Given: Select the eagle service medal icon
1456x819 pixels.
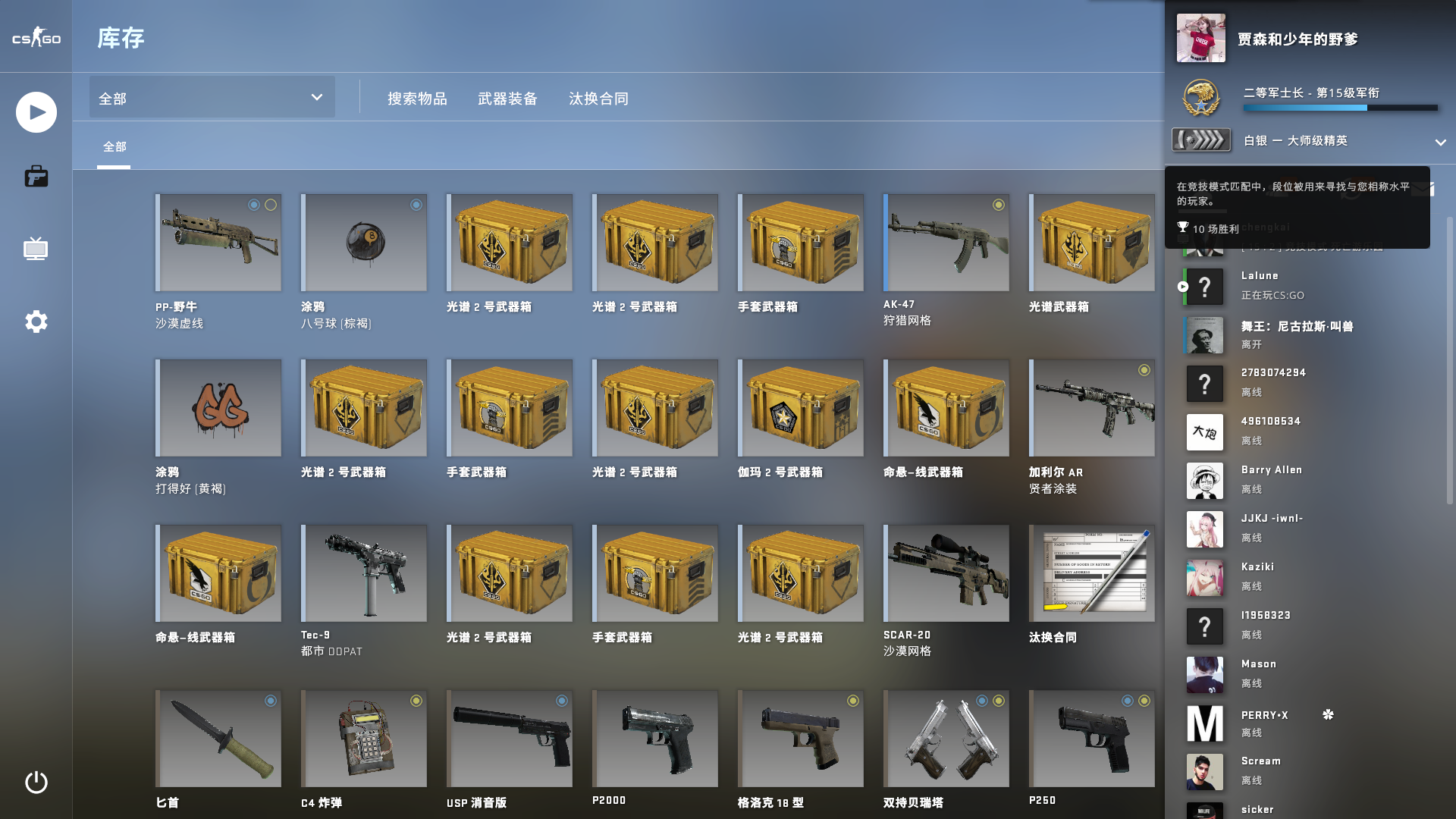Looking at the screenshot, I should (1201, 98).
